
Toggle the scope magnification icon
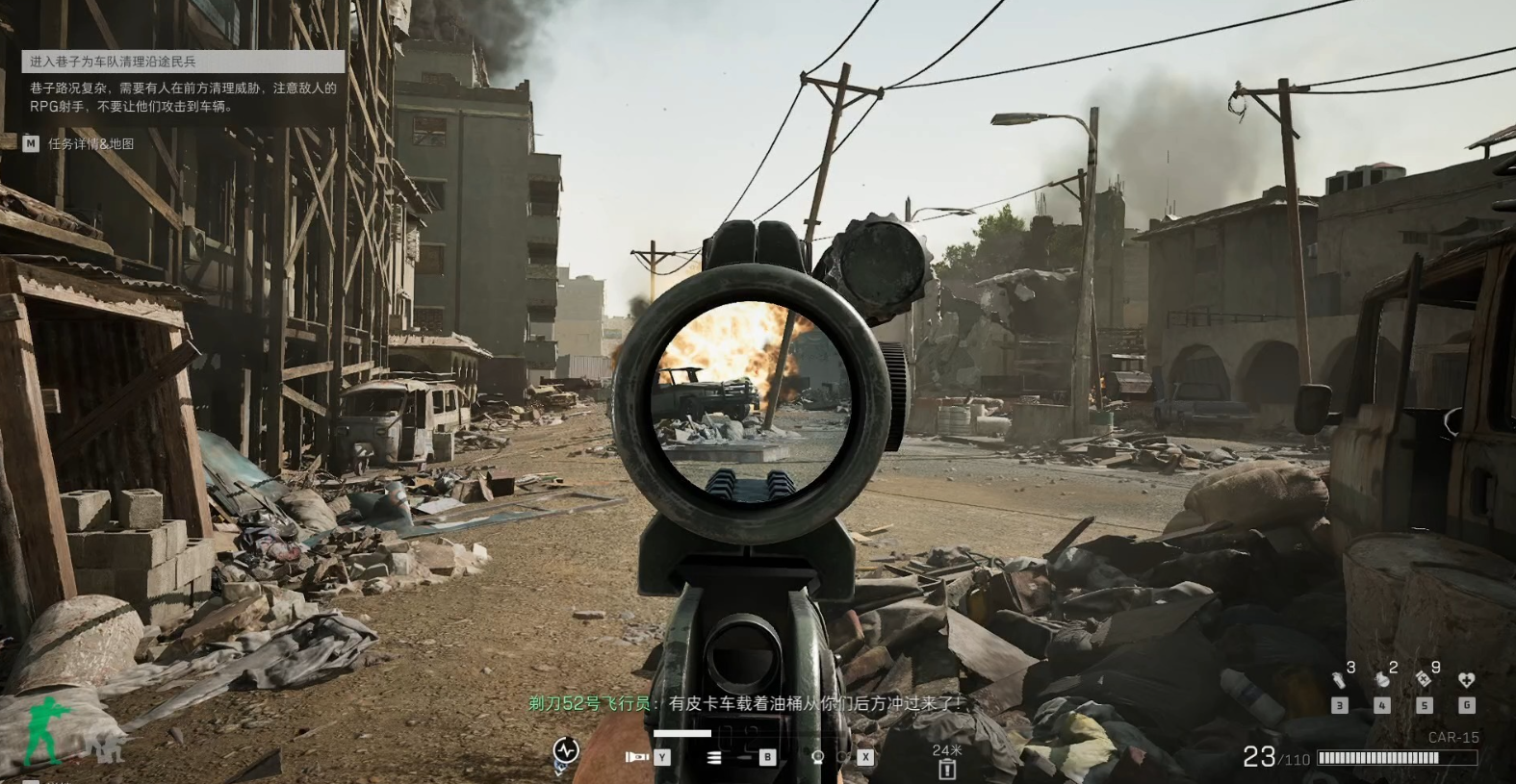tap(818, 757)
